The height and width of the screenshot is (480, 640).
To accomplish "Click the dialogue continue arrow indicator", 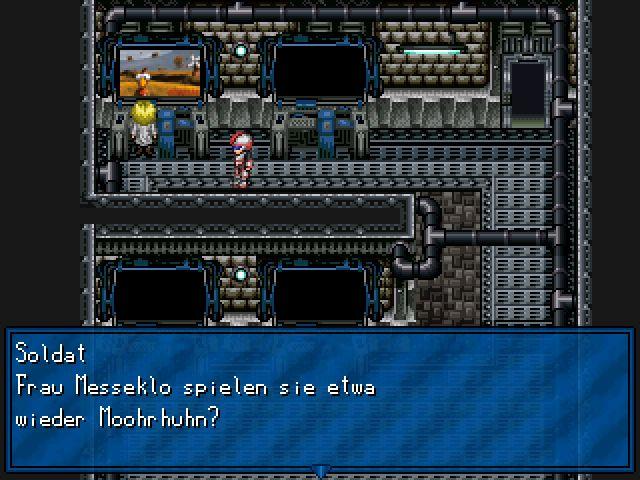I will tap(320, 470).
